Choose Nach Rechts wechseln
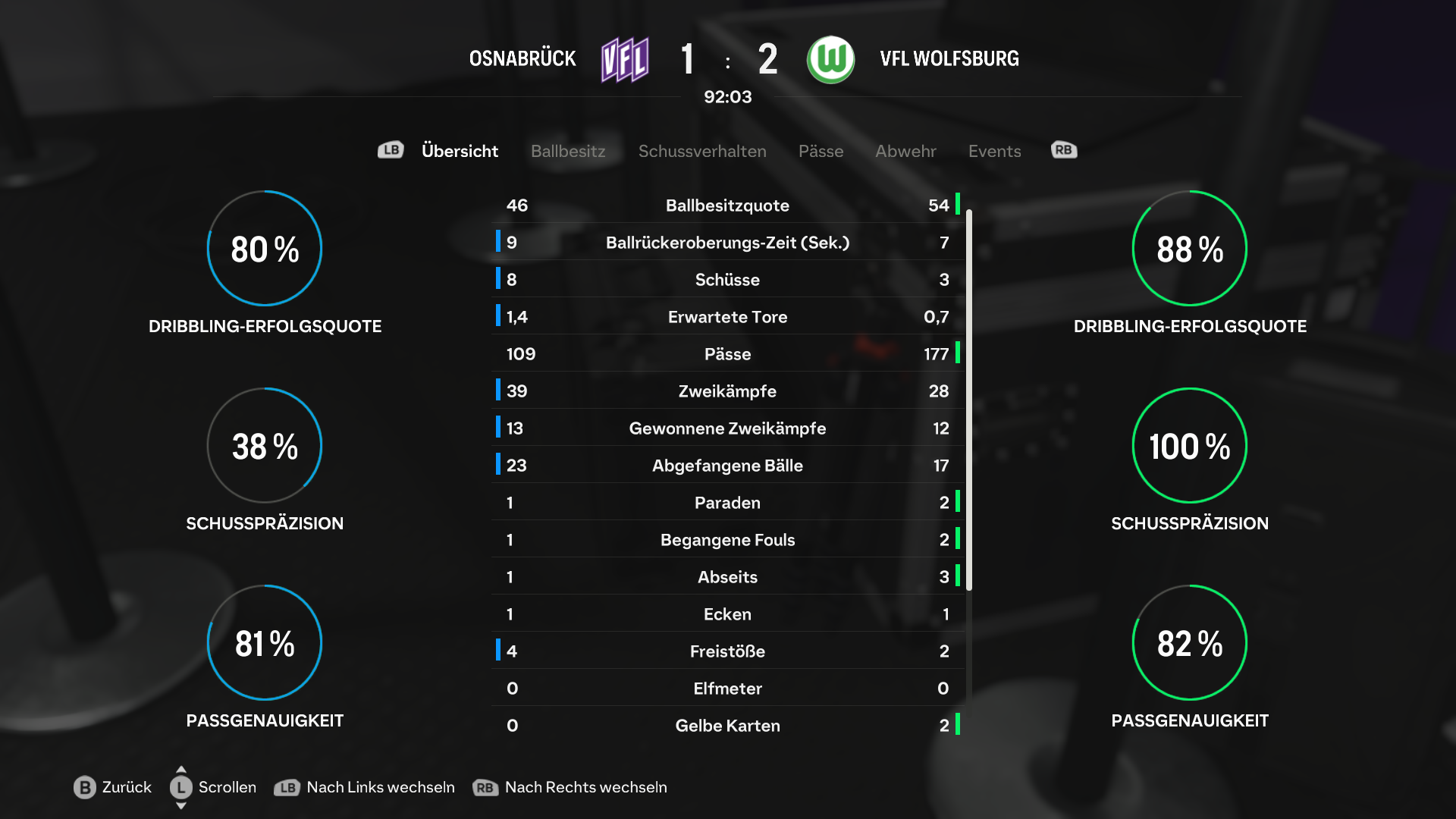The image size is (1456, 819). pos(570,787)
